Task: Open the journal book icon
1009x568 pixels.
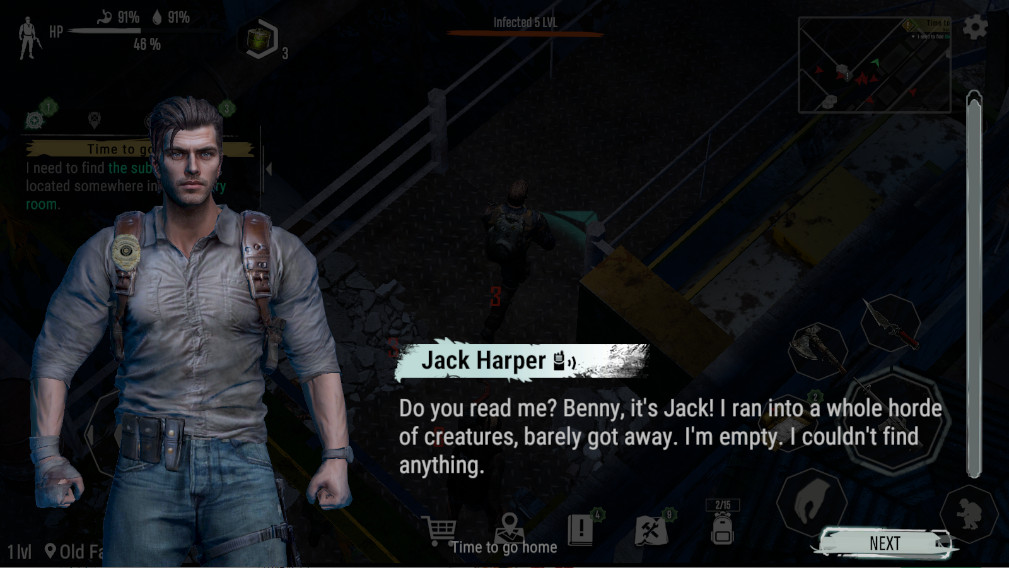Action: pyautogui.click(x=581, y=530)
